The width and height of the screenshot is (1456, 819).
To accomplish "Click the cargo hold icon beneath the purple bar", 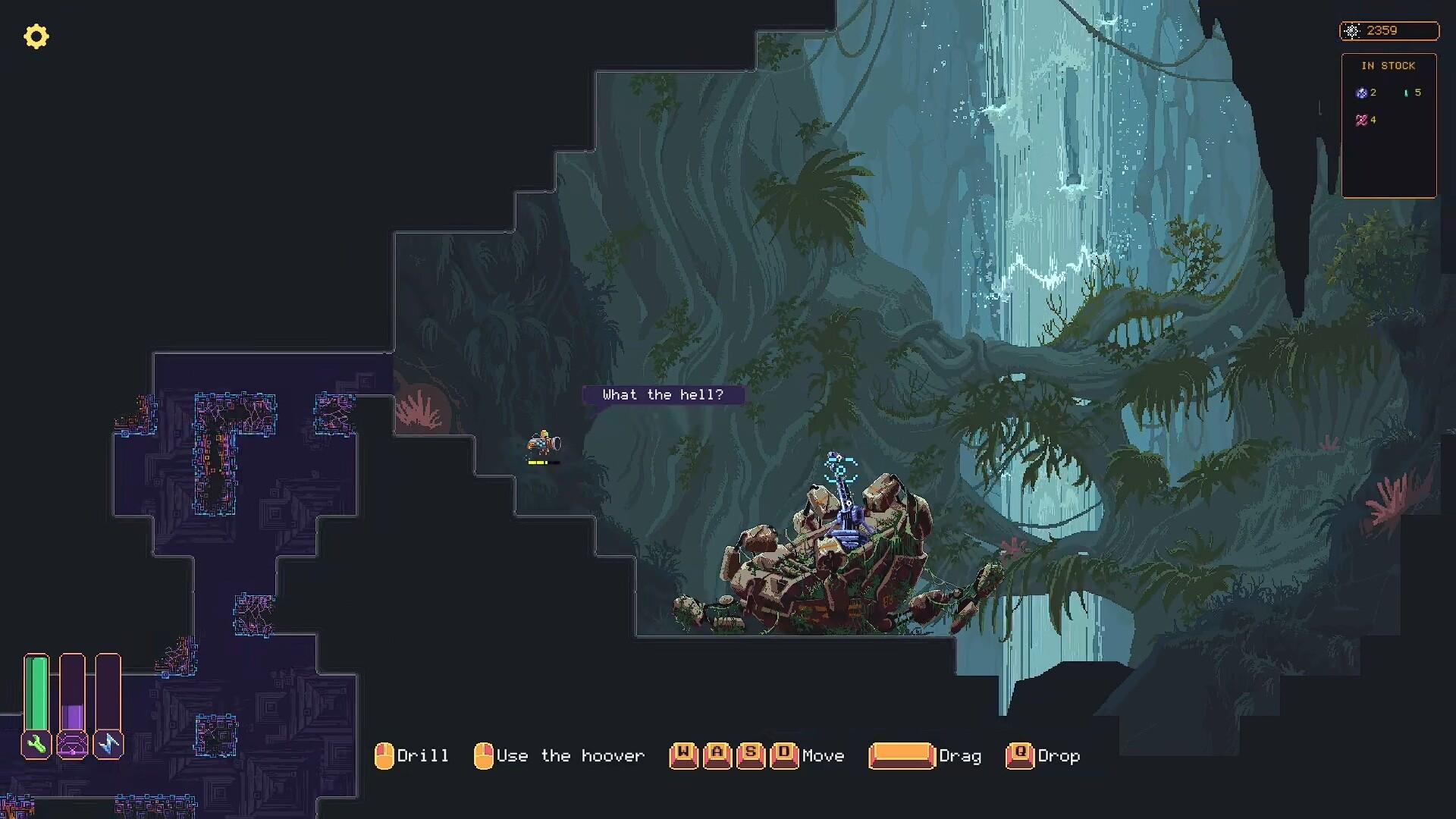I will point(72,745).
